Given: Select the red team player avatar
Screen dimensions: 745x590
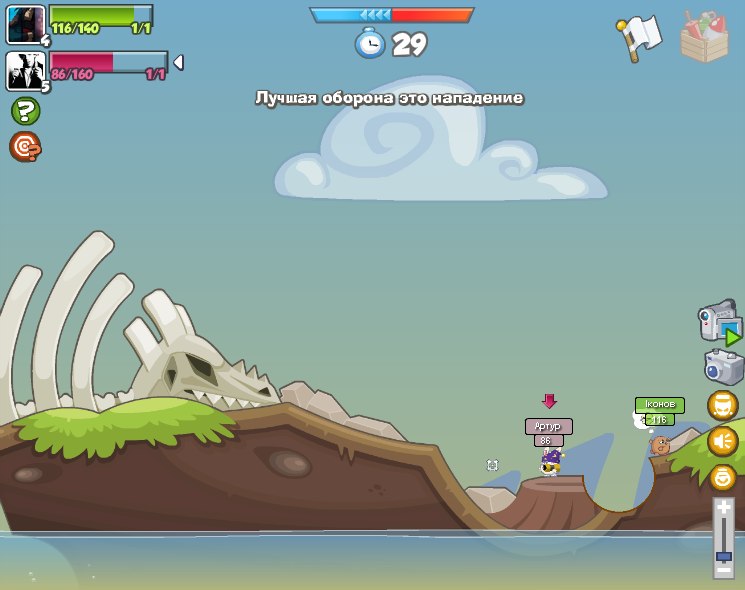Looking at the screenshot, I should [25, 71].
